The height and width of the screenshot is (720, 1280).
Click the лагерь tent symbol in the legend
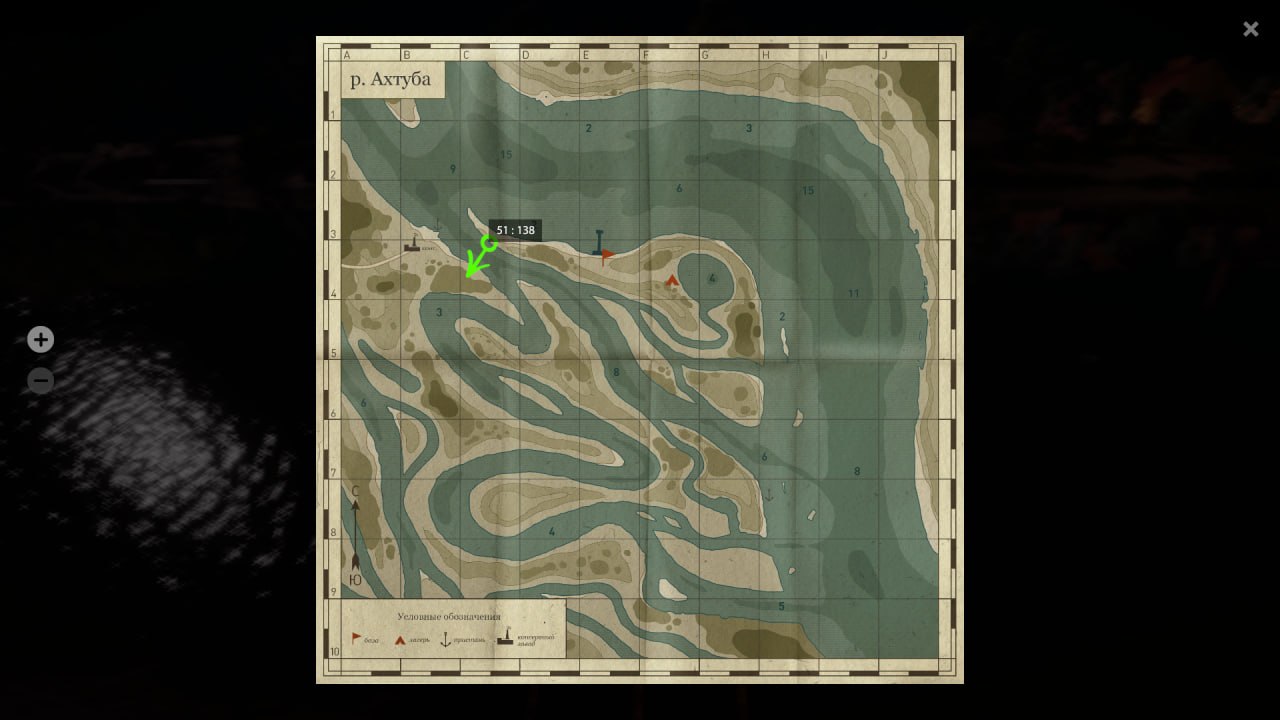399,638
